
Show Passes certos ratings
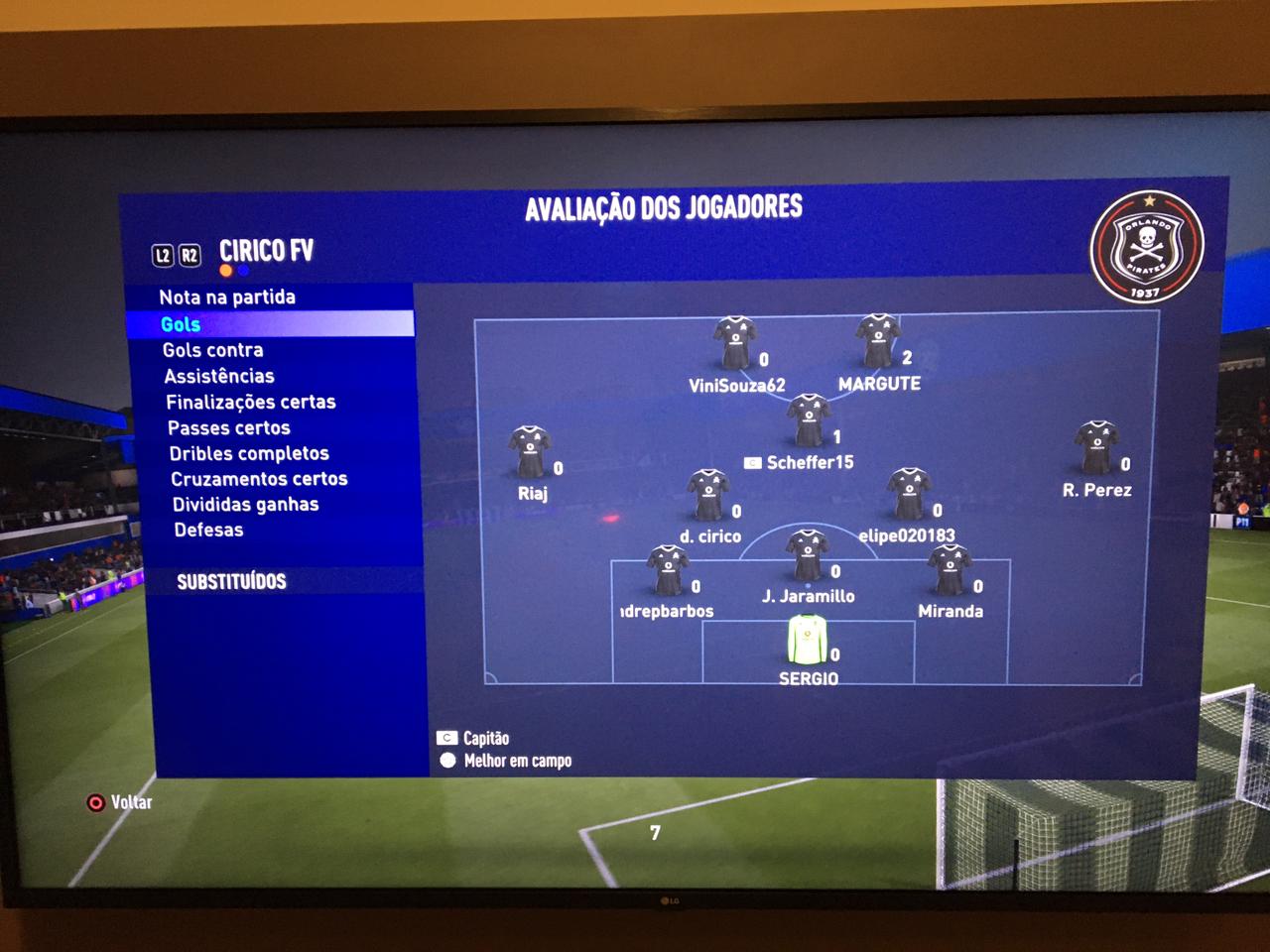point(229,427)
